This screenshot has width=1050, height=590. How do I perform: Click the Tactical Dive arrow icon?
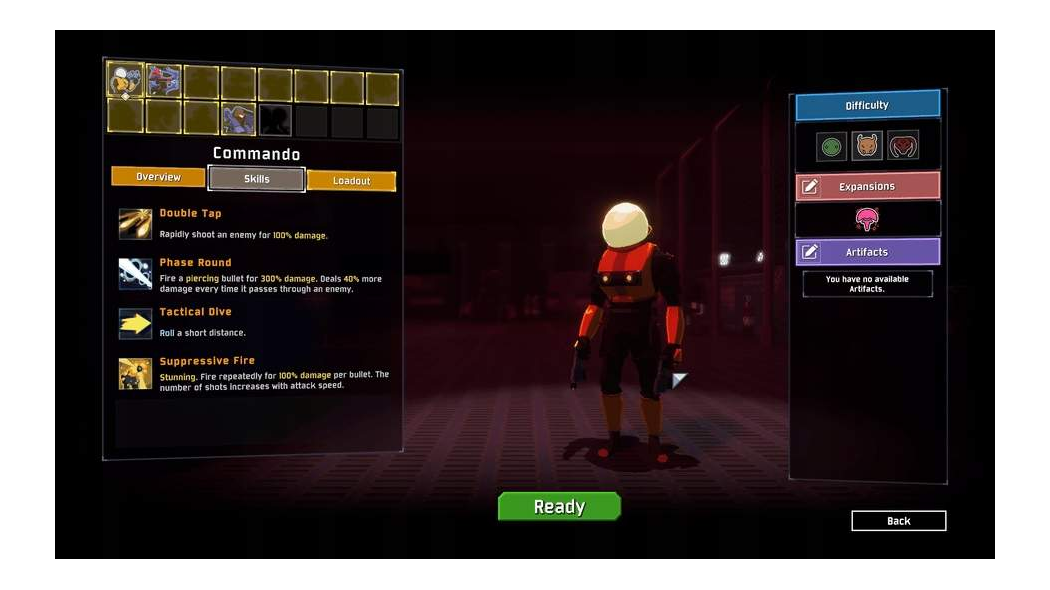(x=135, y=322)
